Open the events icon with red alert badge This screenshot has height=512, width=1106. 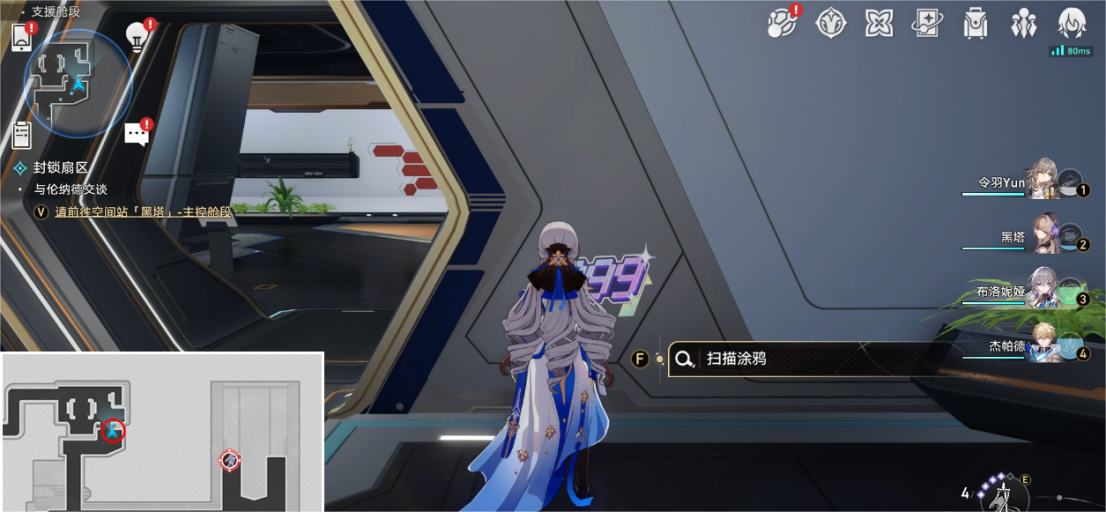tap(781, 22)
